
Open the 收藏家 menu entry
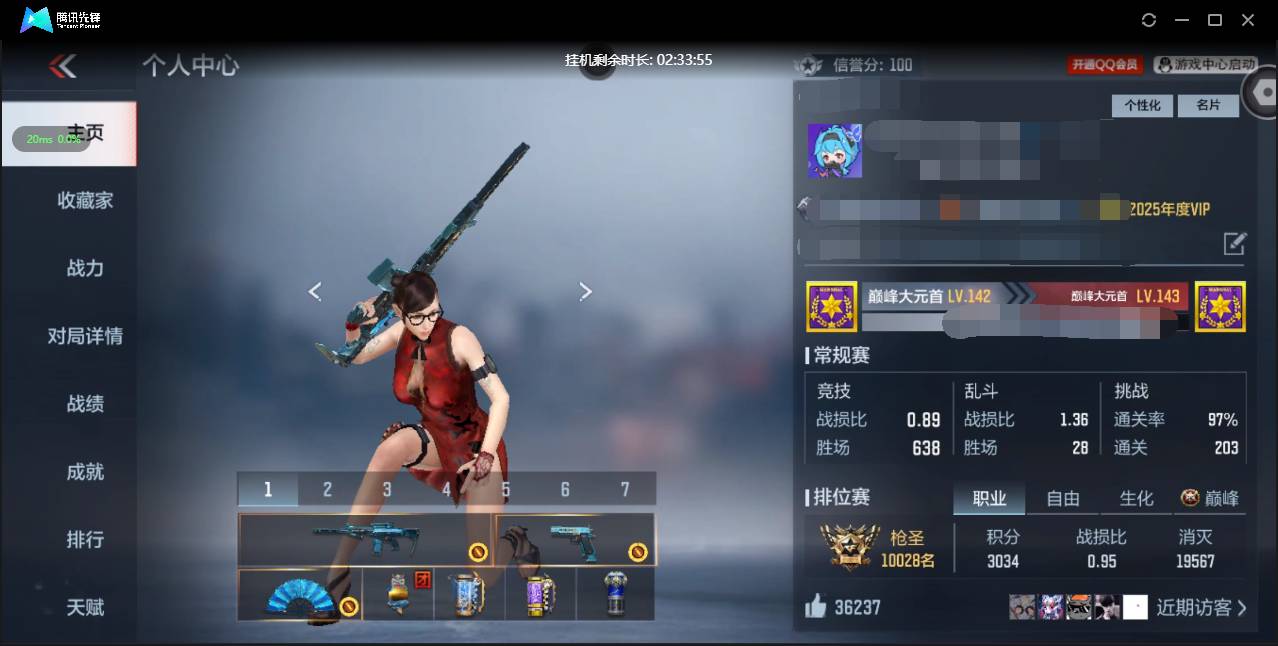(85, 201)
